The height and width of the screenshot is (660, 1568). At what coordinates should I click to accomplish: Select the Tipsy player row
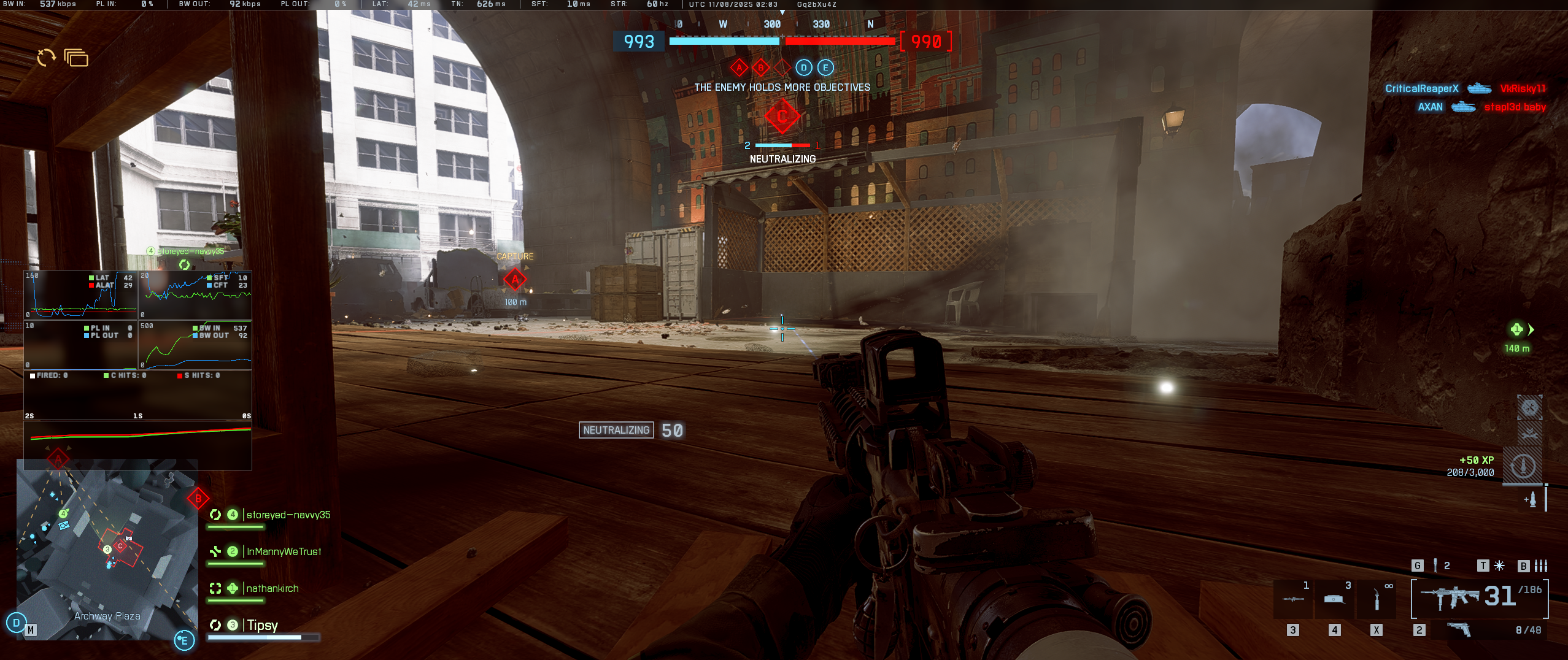(262, 626)
